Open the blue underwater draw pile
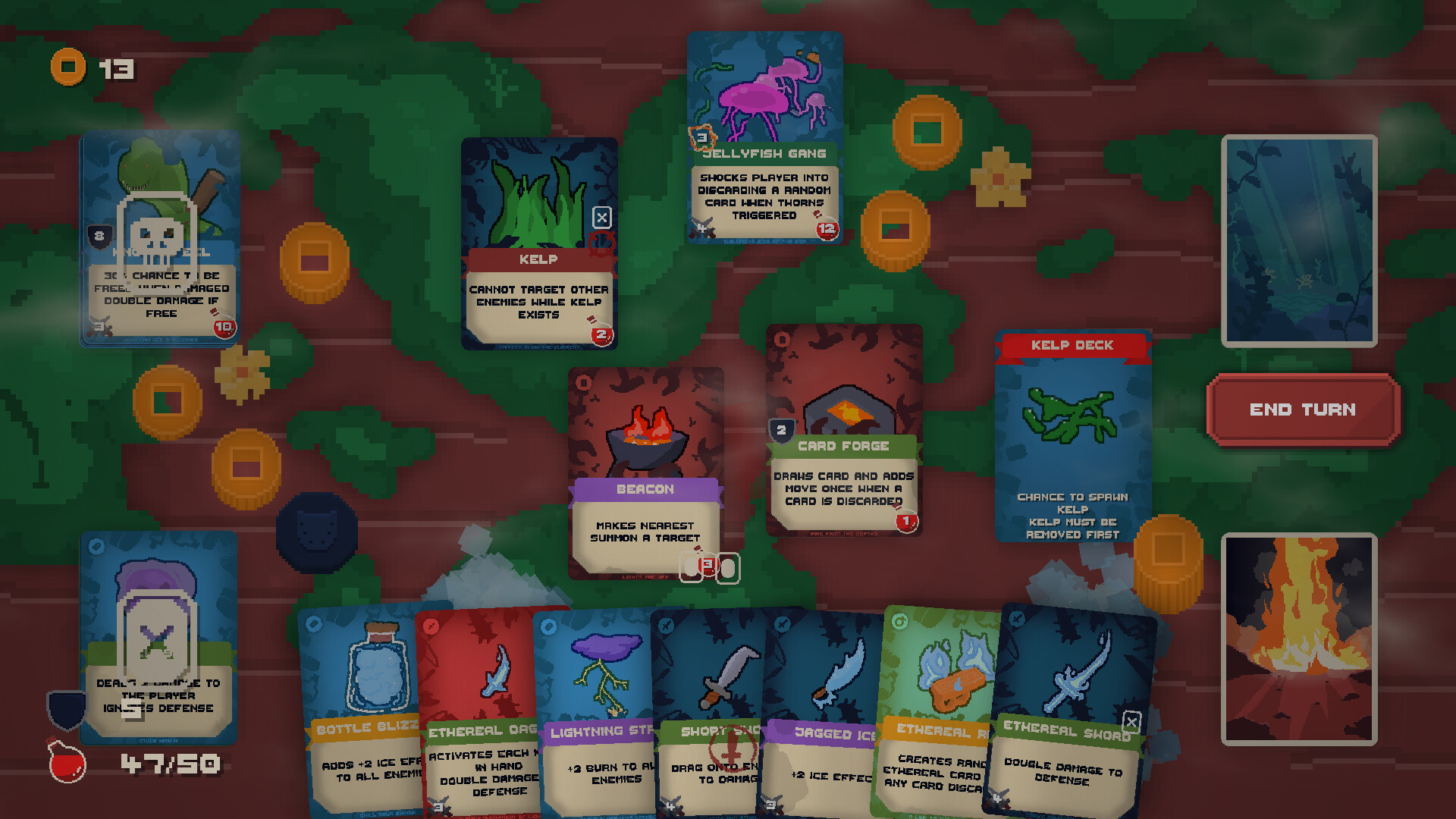 click(x=1298, y=239)
